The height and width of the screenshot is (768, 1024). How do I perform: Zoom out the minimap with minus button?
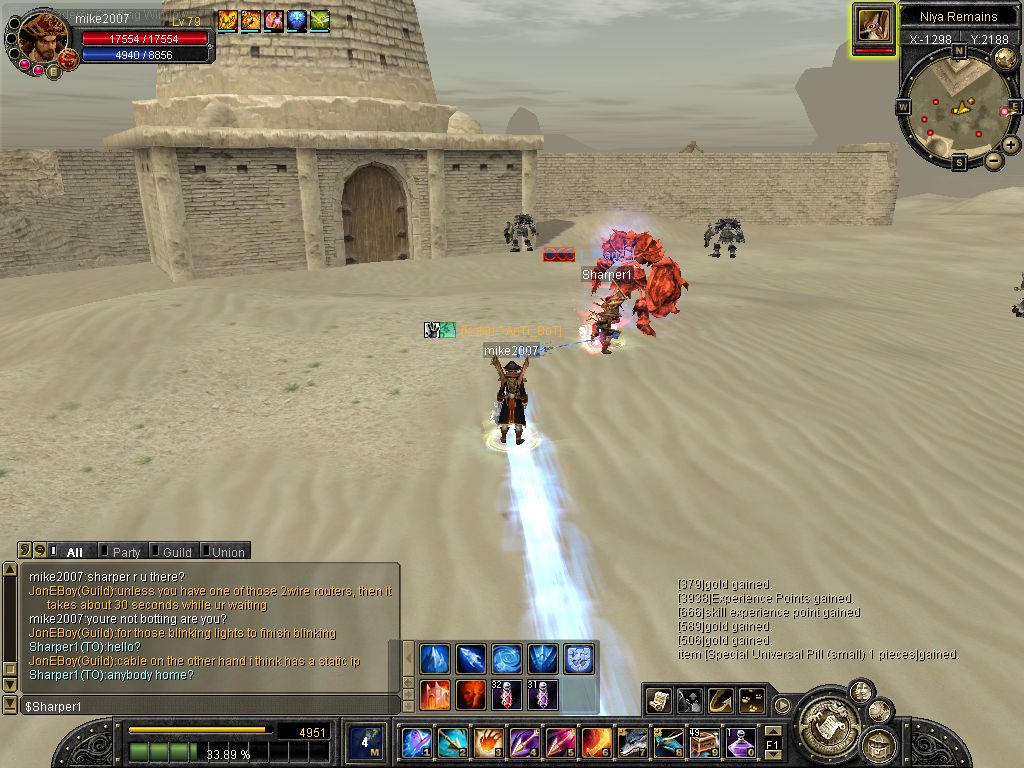click(993, 160)
